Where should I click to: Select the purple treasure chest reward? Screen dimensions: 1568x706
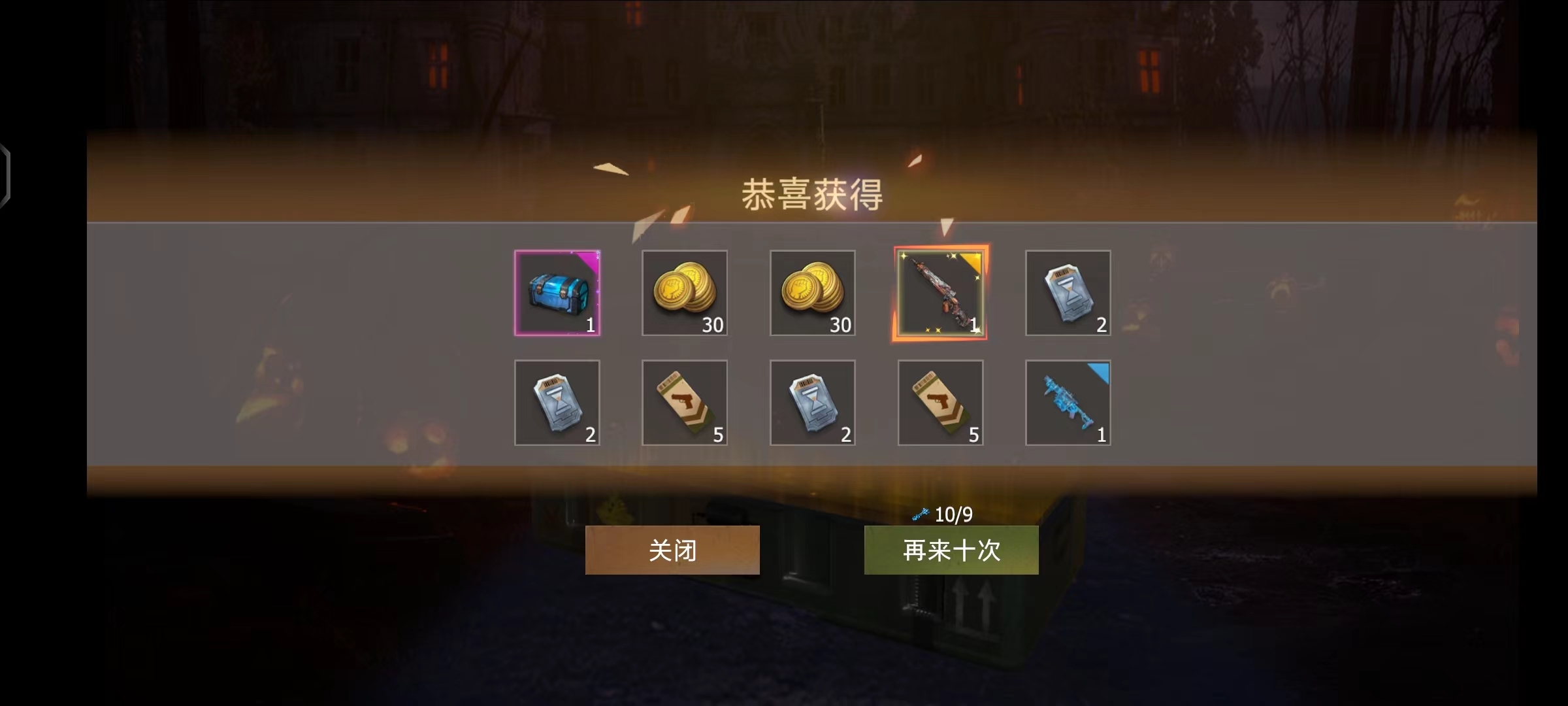point(558,293)
